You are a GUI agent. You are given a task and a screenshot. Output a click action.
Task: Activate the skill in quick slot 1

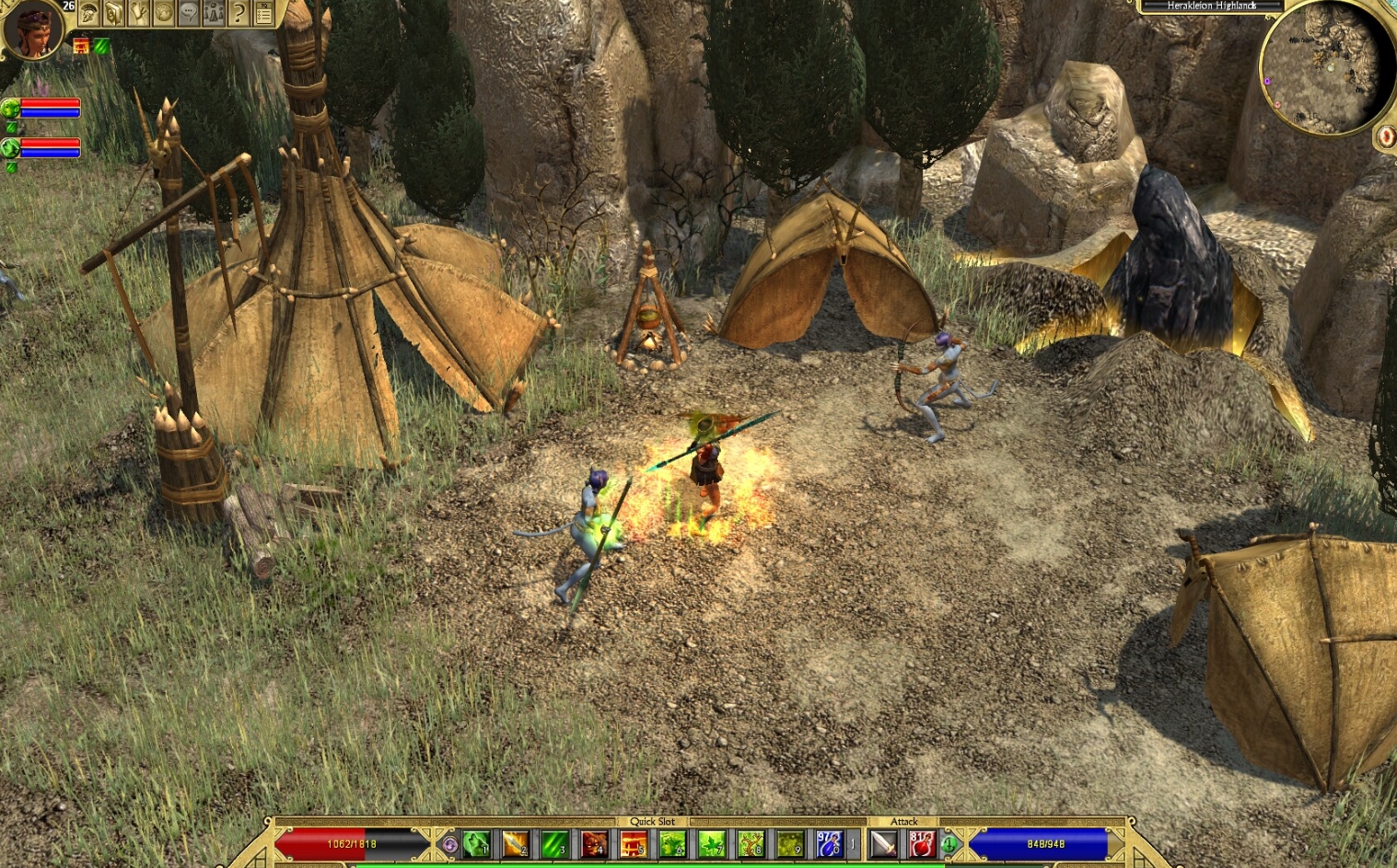point(474,845)
